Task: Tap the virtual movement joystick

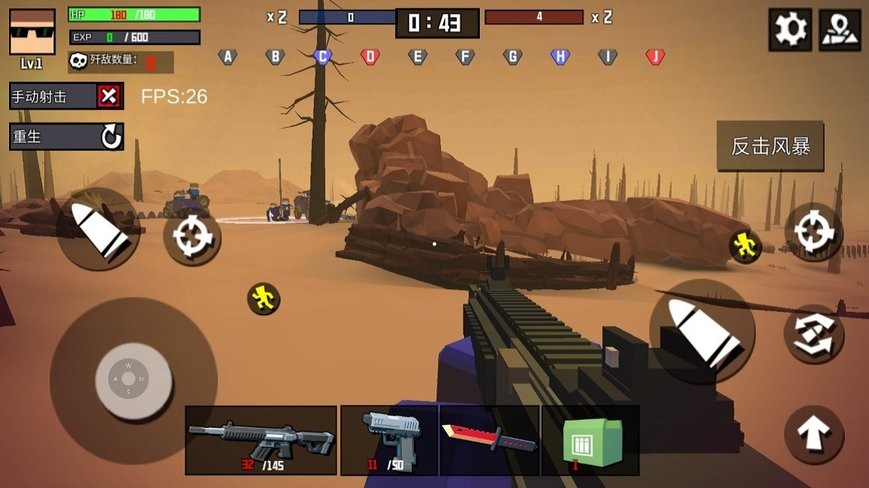Action: click(x=133, y=380)
